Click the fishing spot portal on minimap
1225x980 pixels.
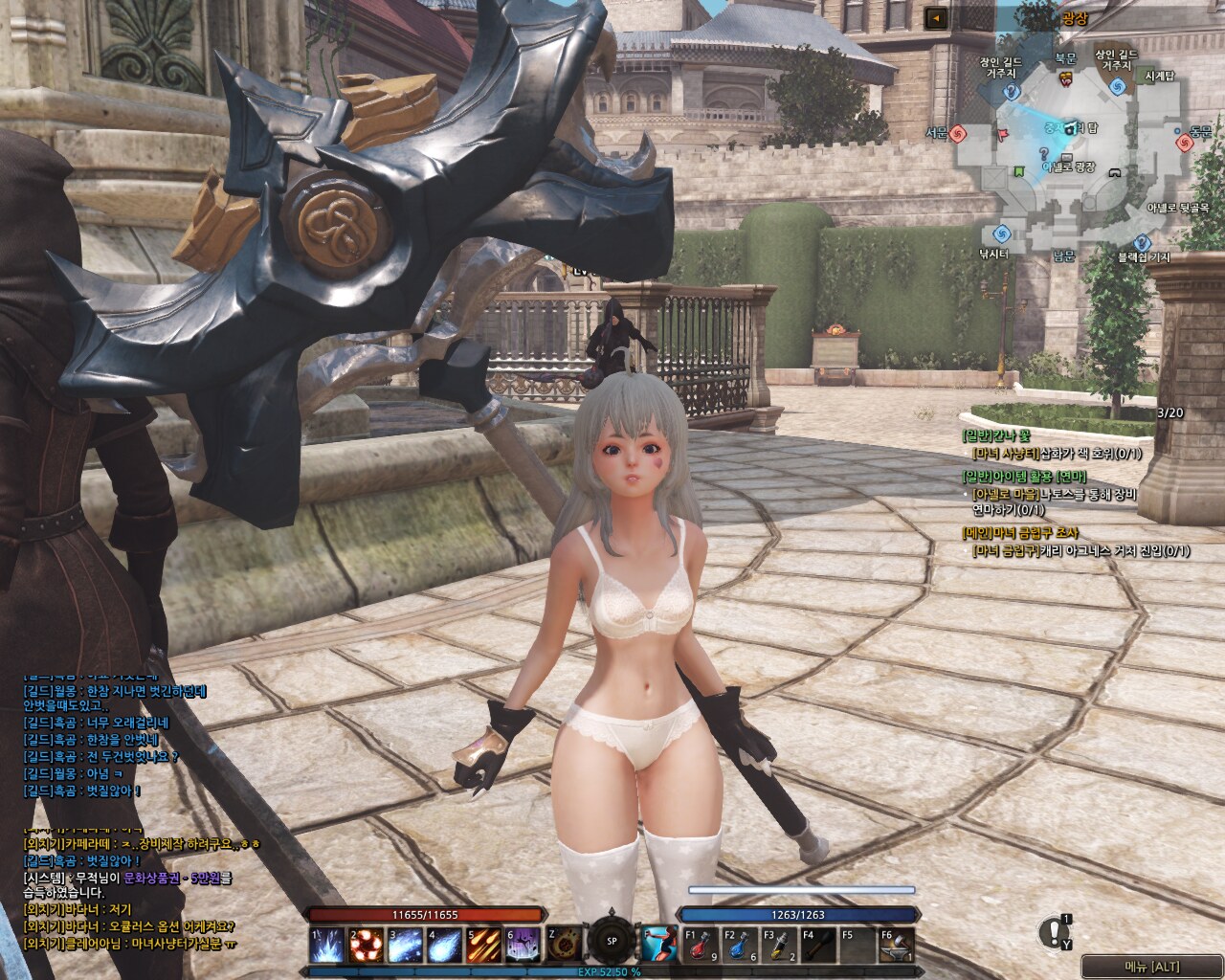click(x=1001, y=234)
